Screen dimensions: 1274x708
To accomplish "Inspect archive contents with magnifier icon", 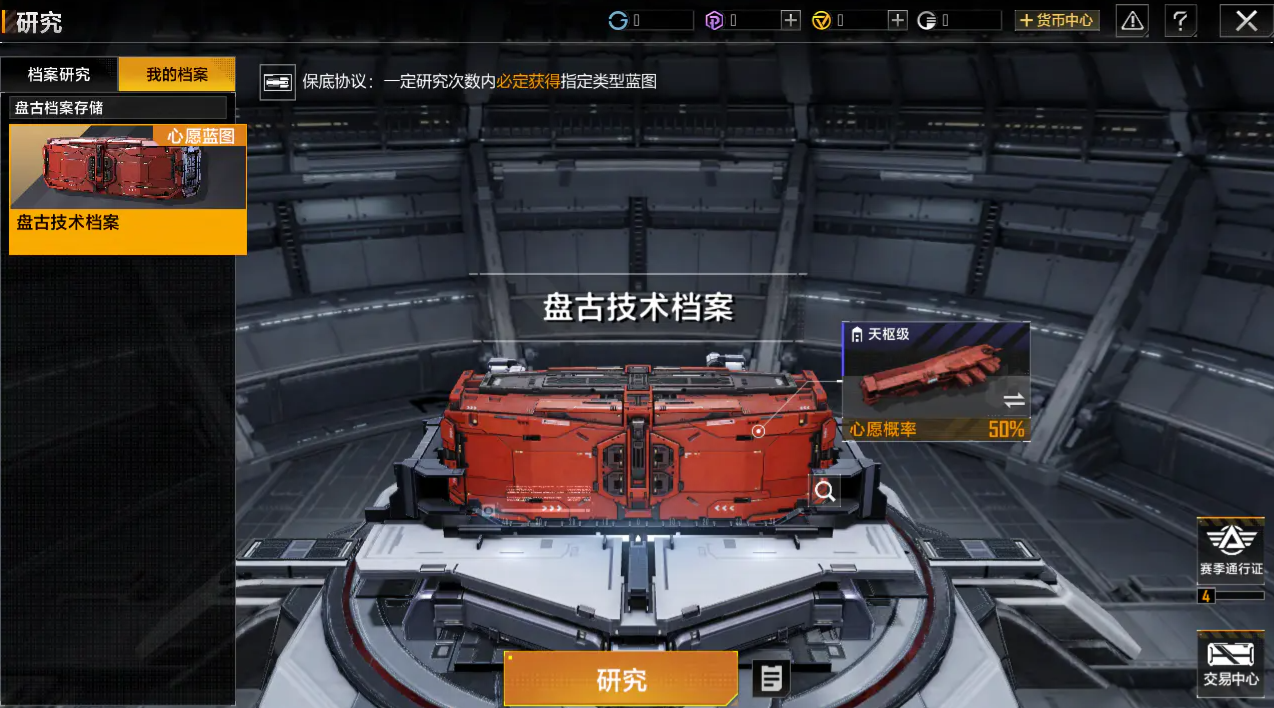I will click(825, 491).
